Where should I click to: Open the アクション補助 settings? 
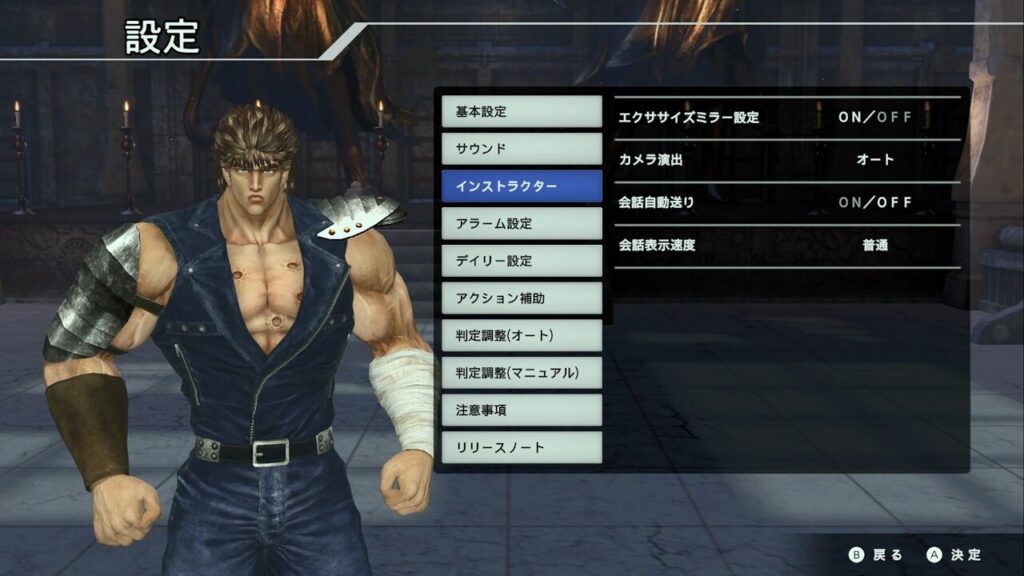[521, 298]
